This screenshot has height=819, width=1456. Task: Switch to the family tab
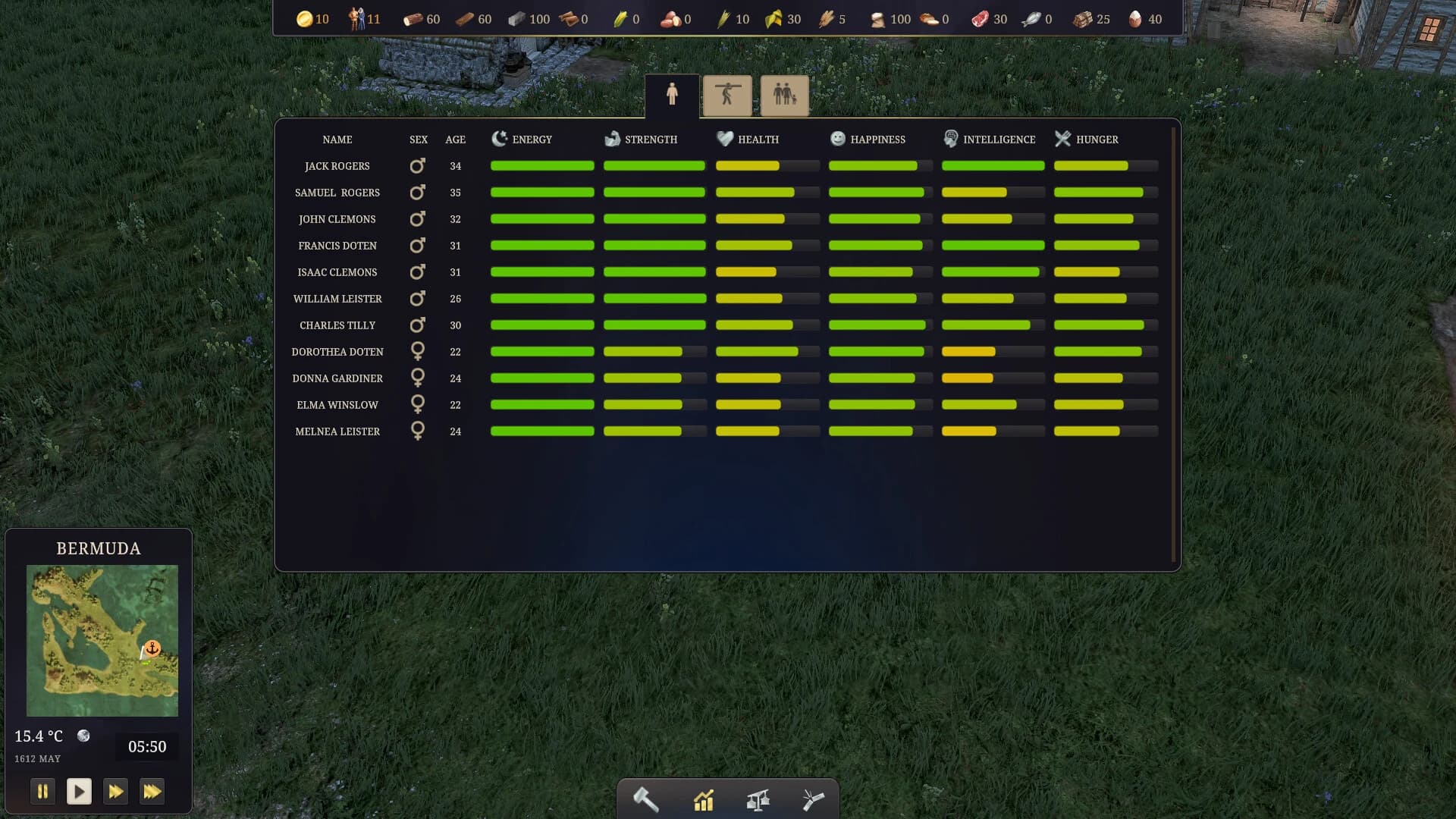point(784,96)
